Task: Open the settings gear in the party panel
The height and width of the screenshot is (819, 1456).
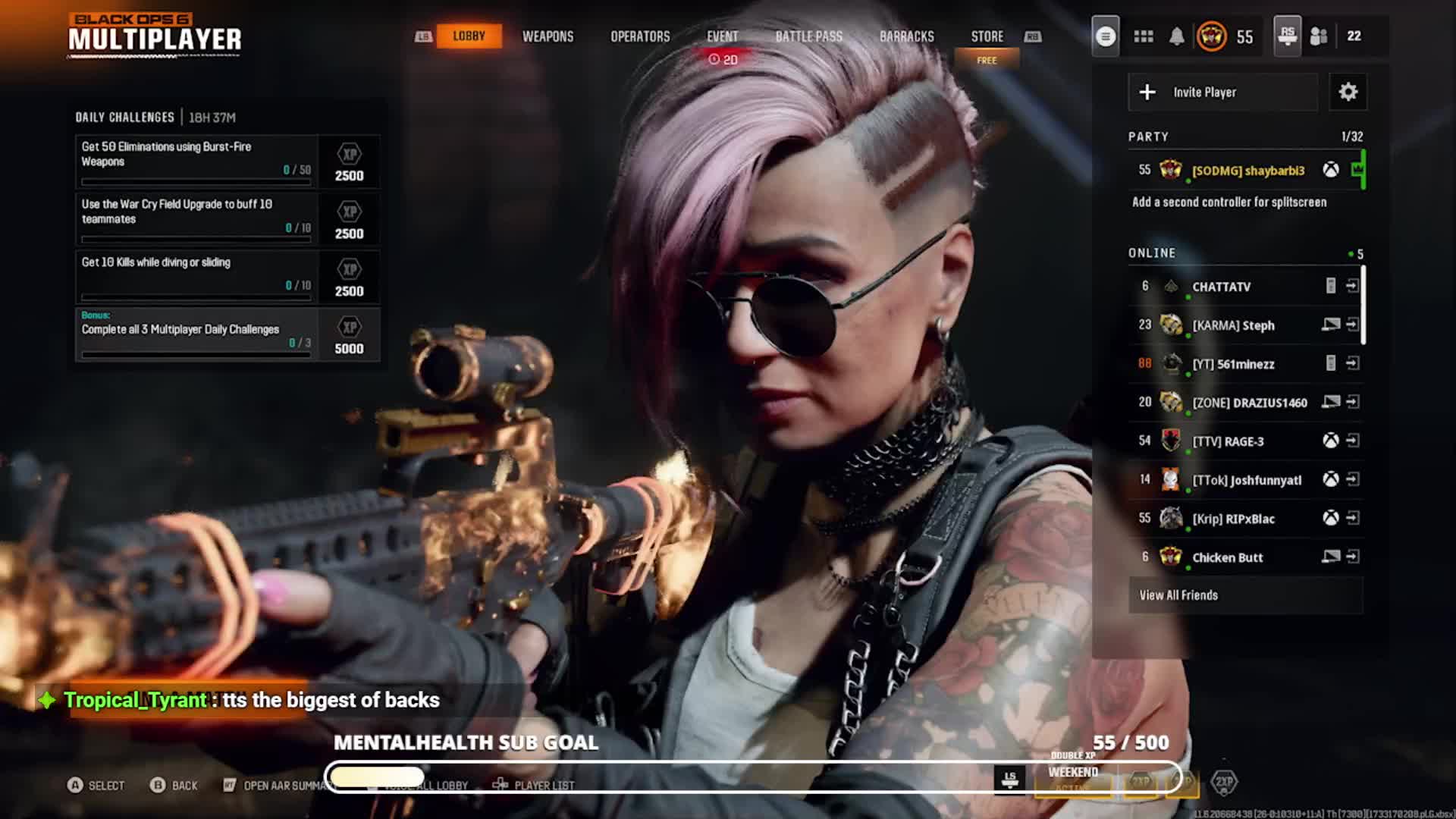Action: pos(1349,92)
